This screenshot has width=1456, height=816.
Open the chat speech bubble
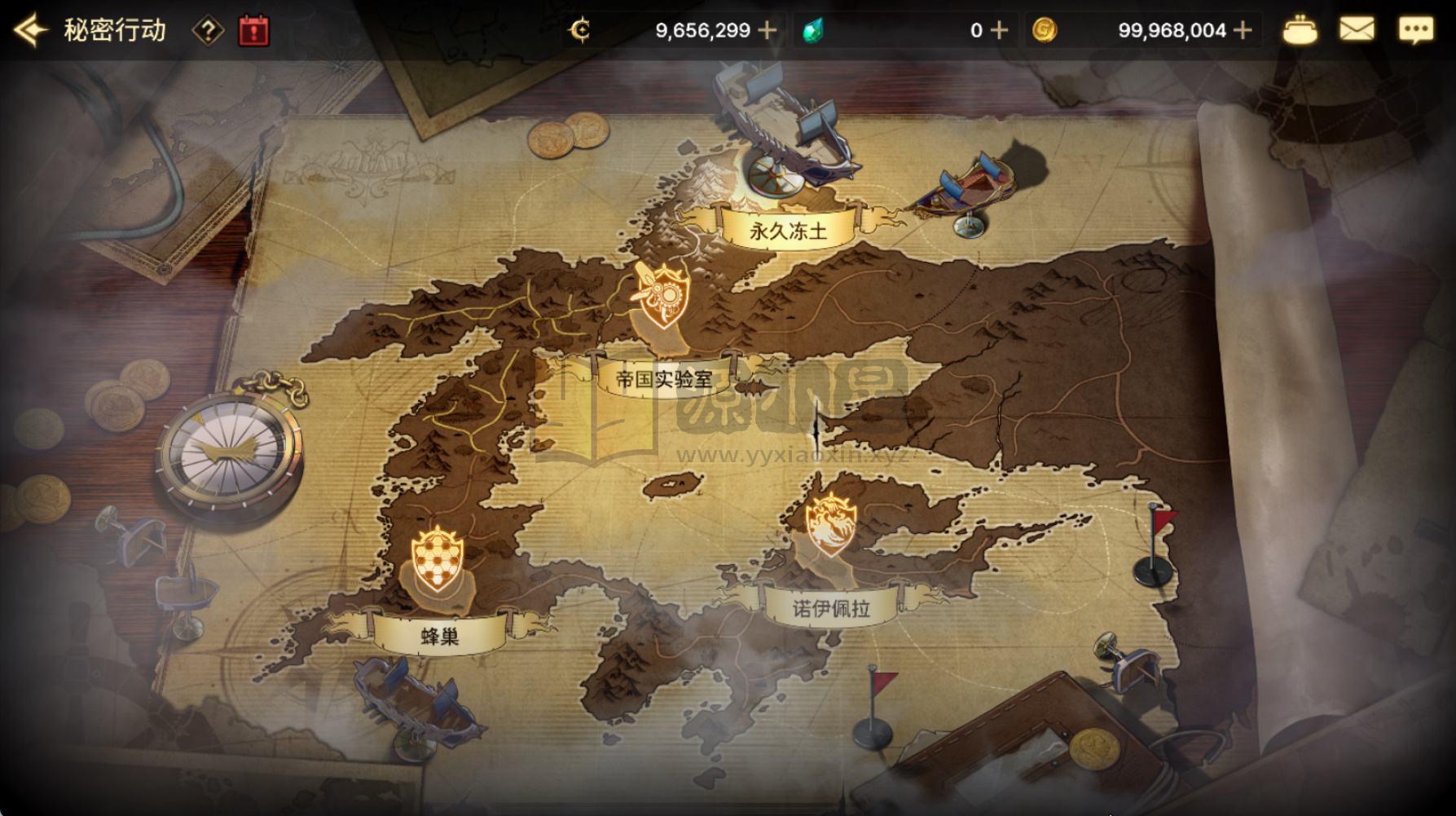[1415, 31]
